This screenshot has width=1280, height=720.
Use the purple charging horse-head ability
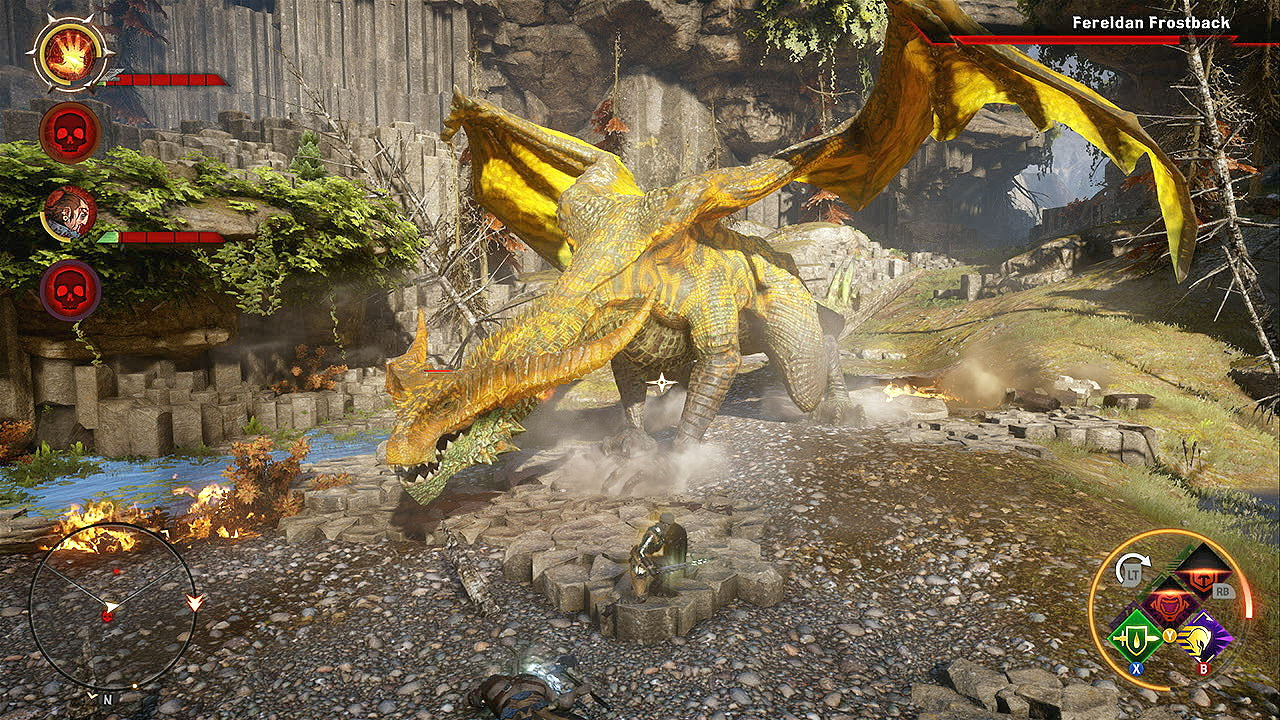tap(1205, 637)
